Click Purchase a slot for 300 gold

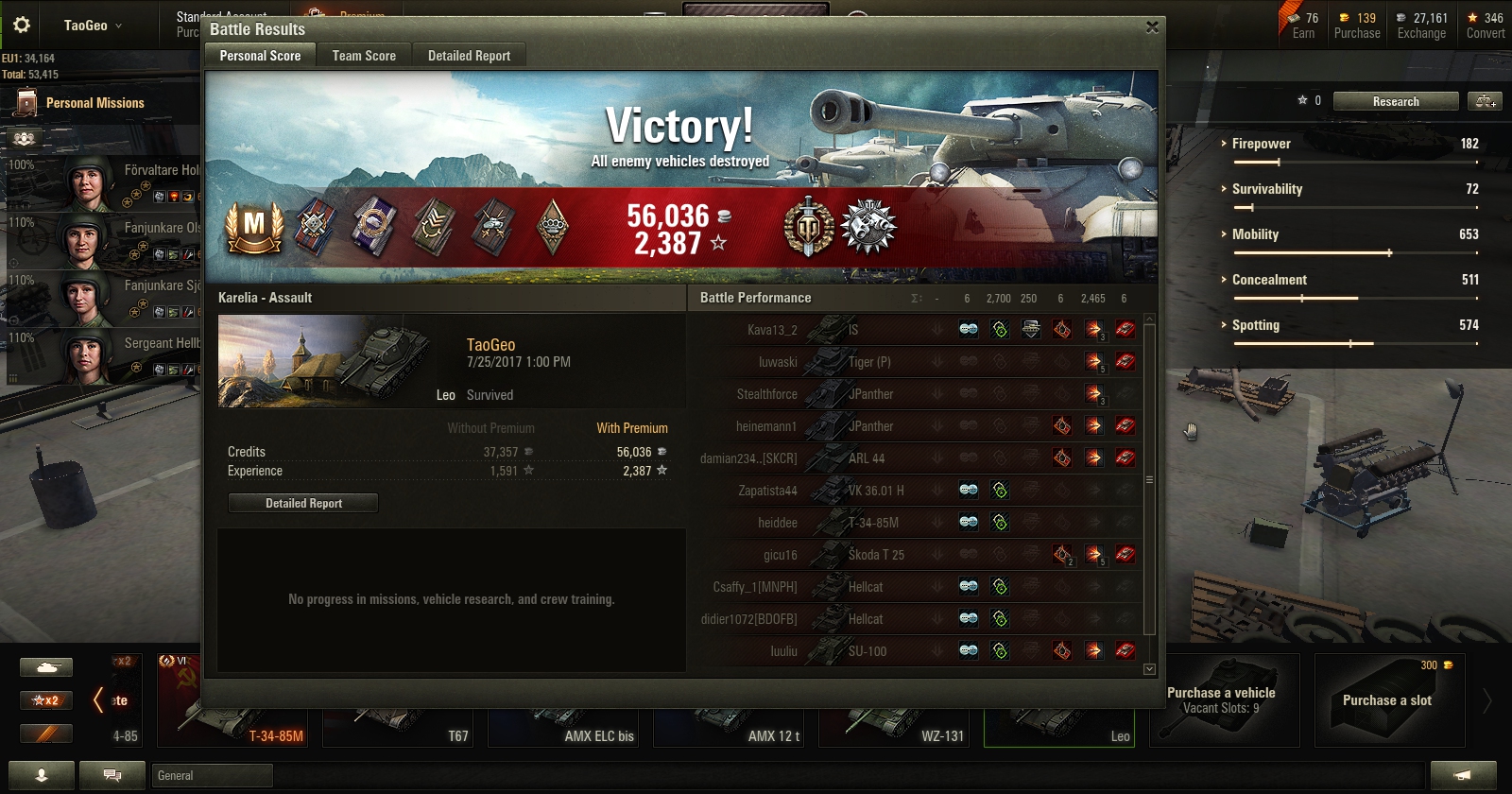pyautogui.click(x=1387, y=700)
